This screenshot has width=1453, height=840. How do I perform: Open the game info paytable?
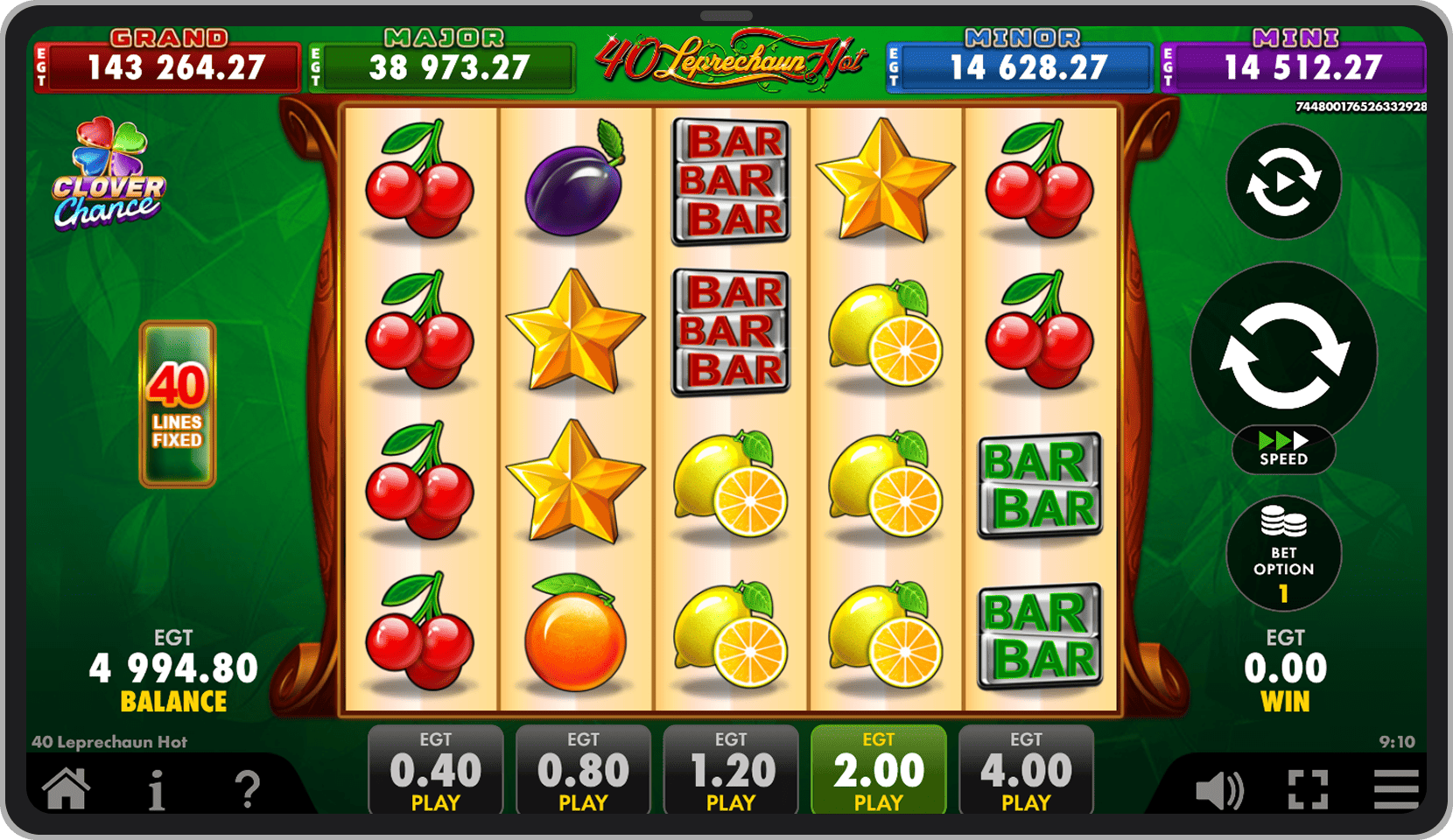[x=157, y=790]
